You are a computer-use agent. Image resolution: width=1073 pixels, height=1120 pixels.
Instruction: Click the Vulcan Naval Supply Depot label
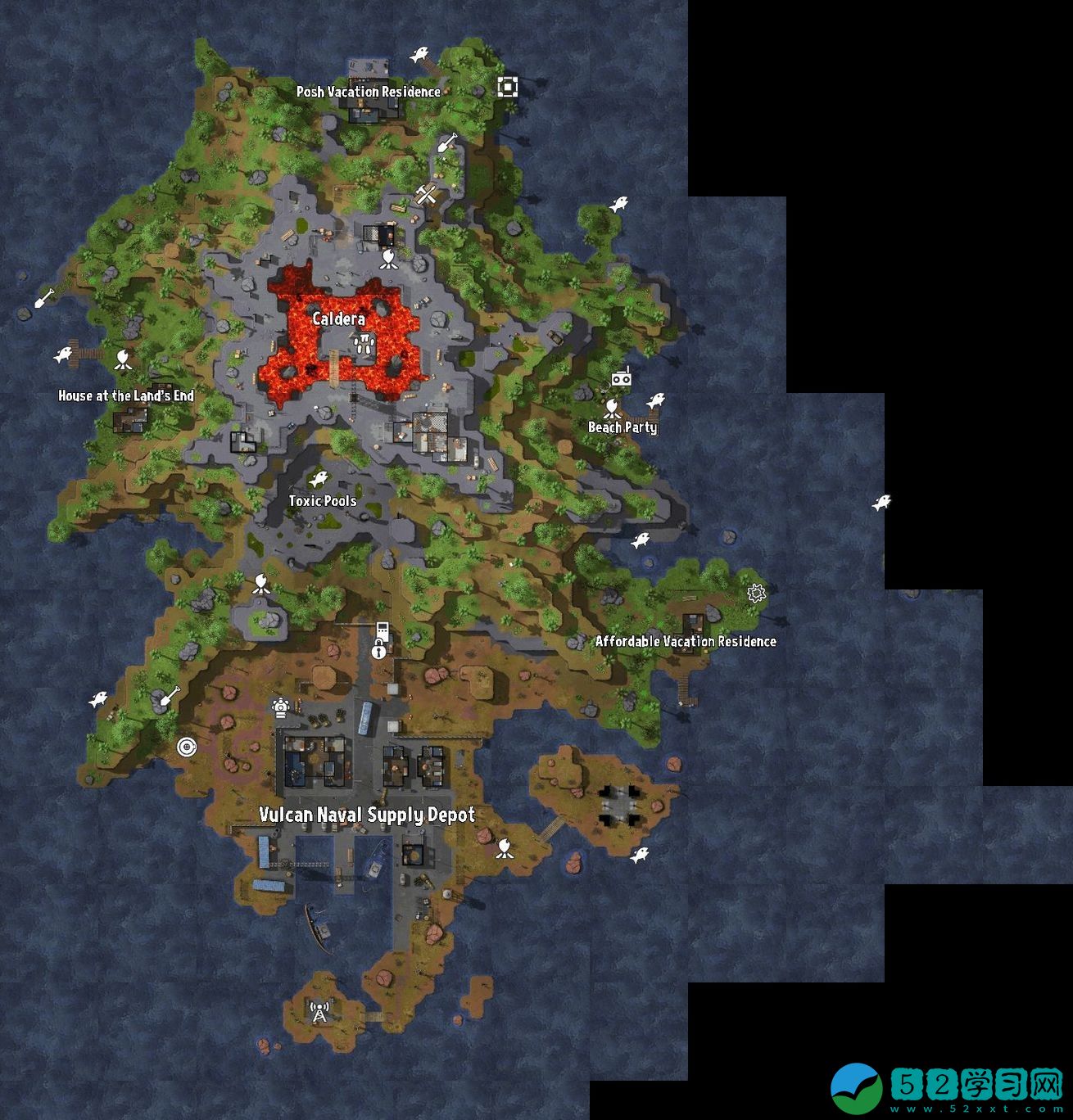(x=368, y=815)
